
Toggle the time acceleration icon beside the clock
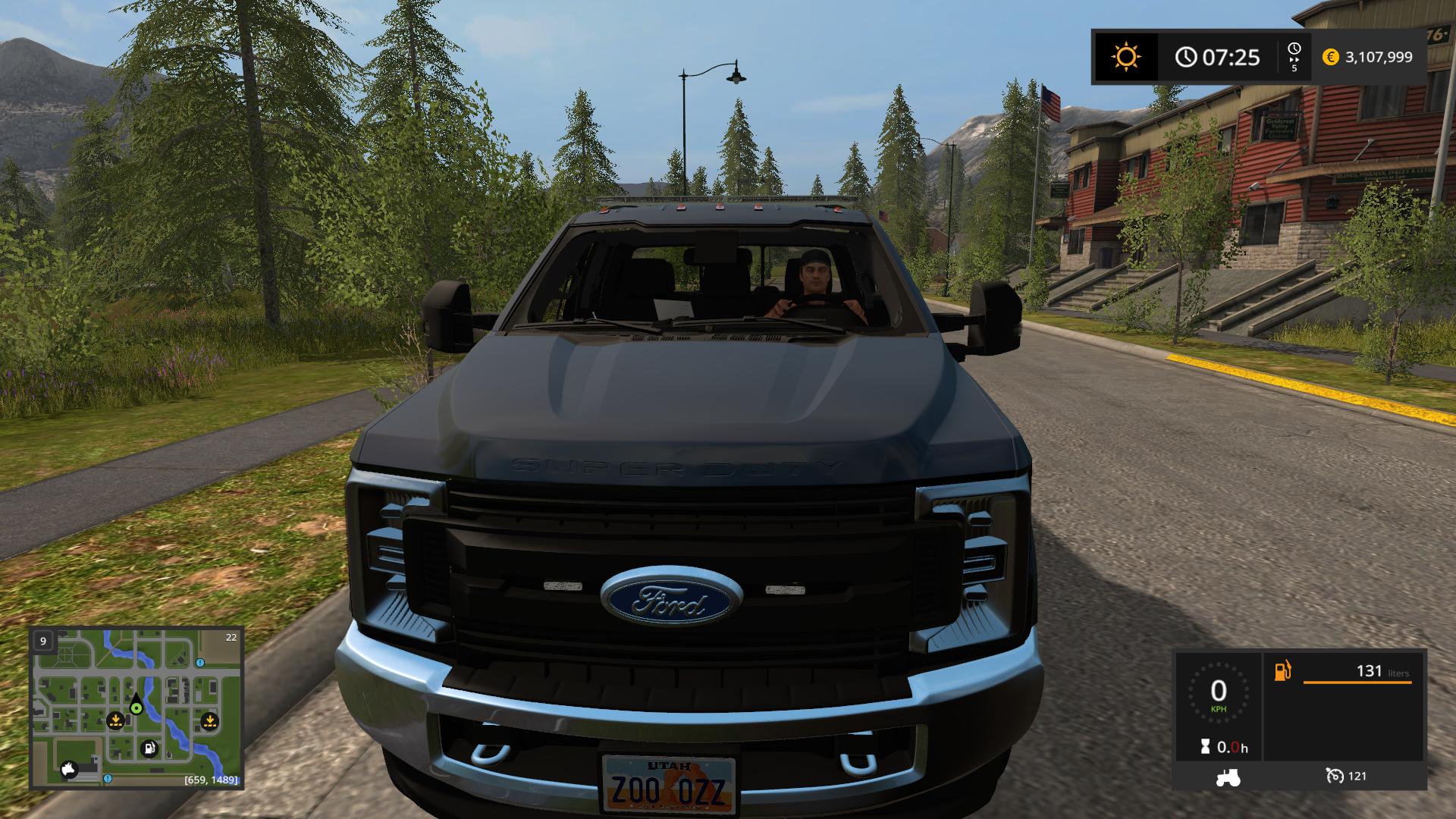1294,57
